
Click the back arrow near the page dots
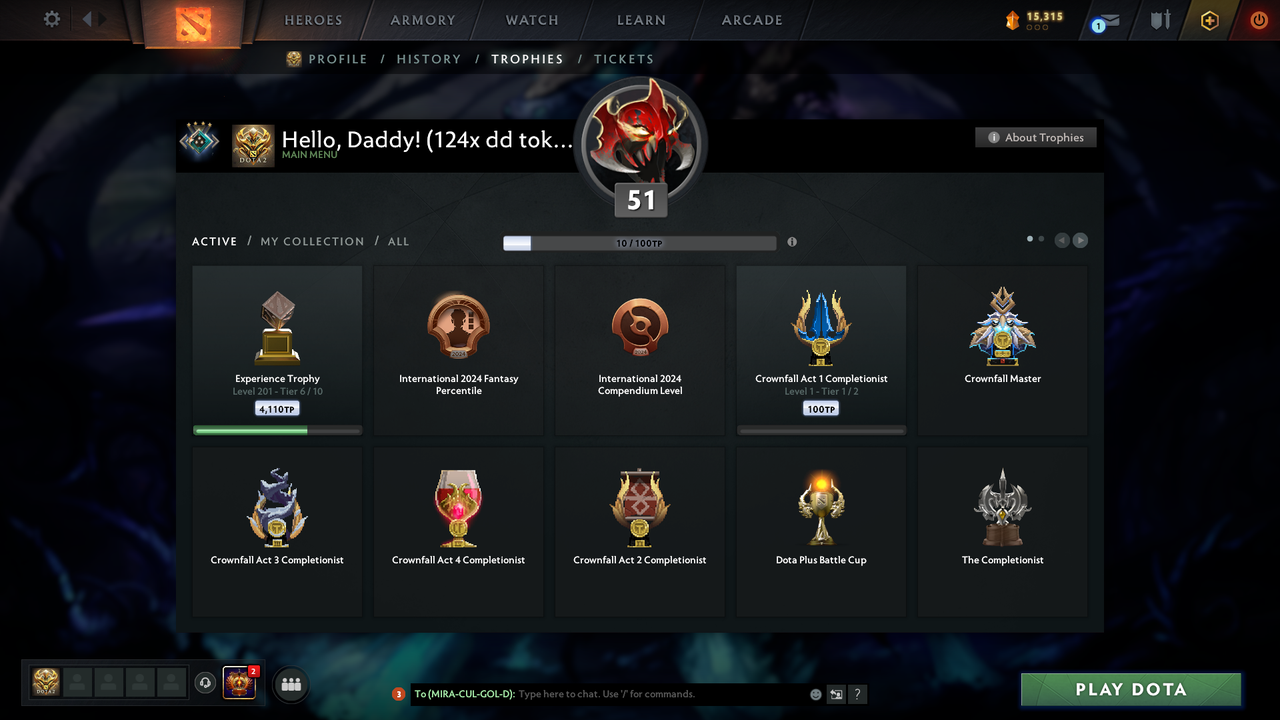pyautogui.click(x=1062, y=240)
